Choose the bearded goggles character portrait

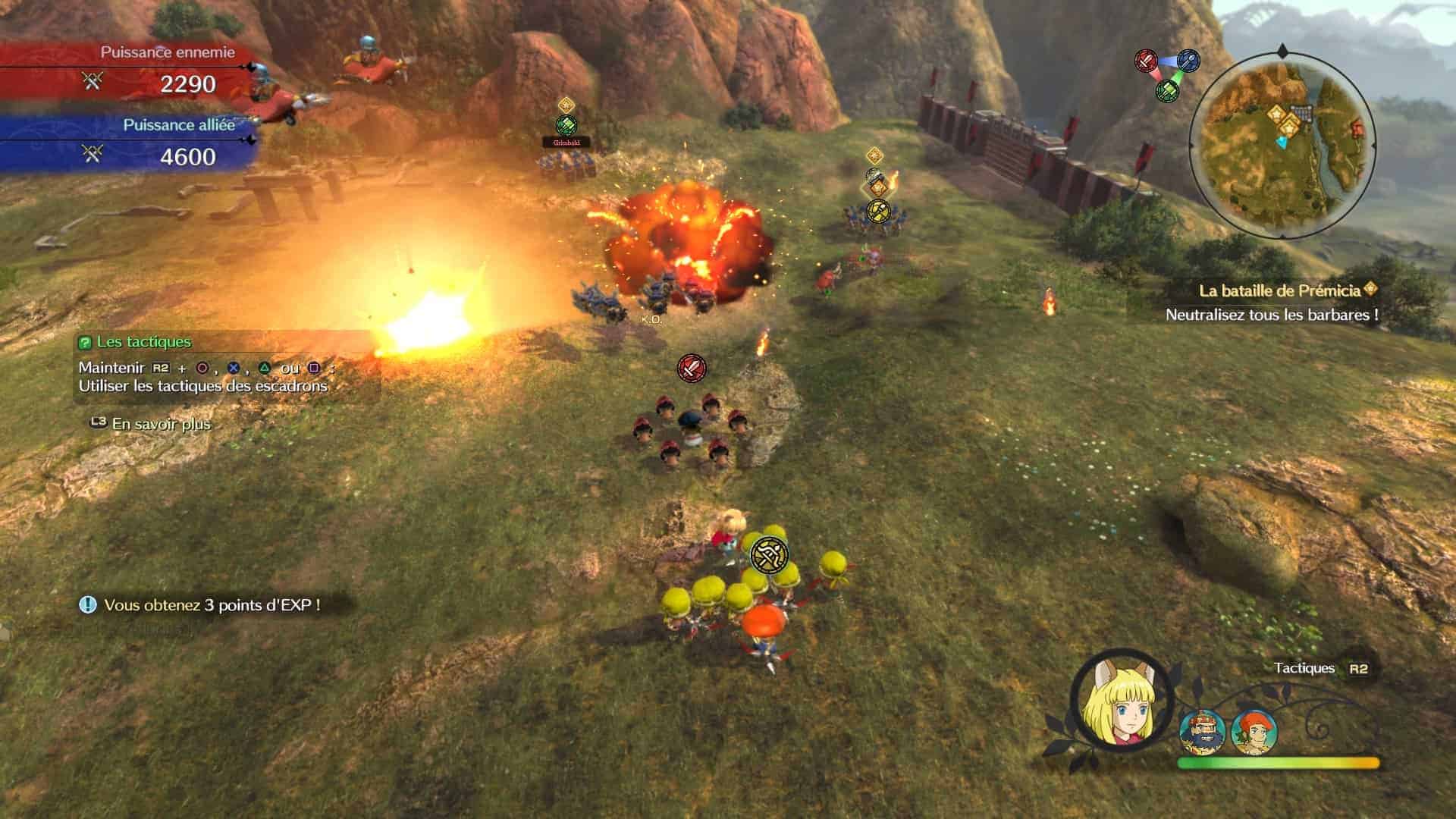(x=1203, y=733)
